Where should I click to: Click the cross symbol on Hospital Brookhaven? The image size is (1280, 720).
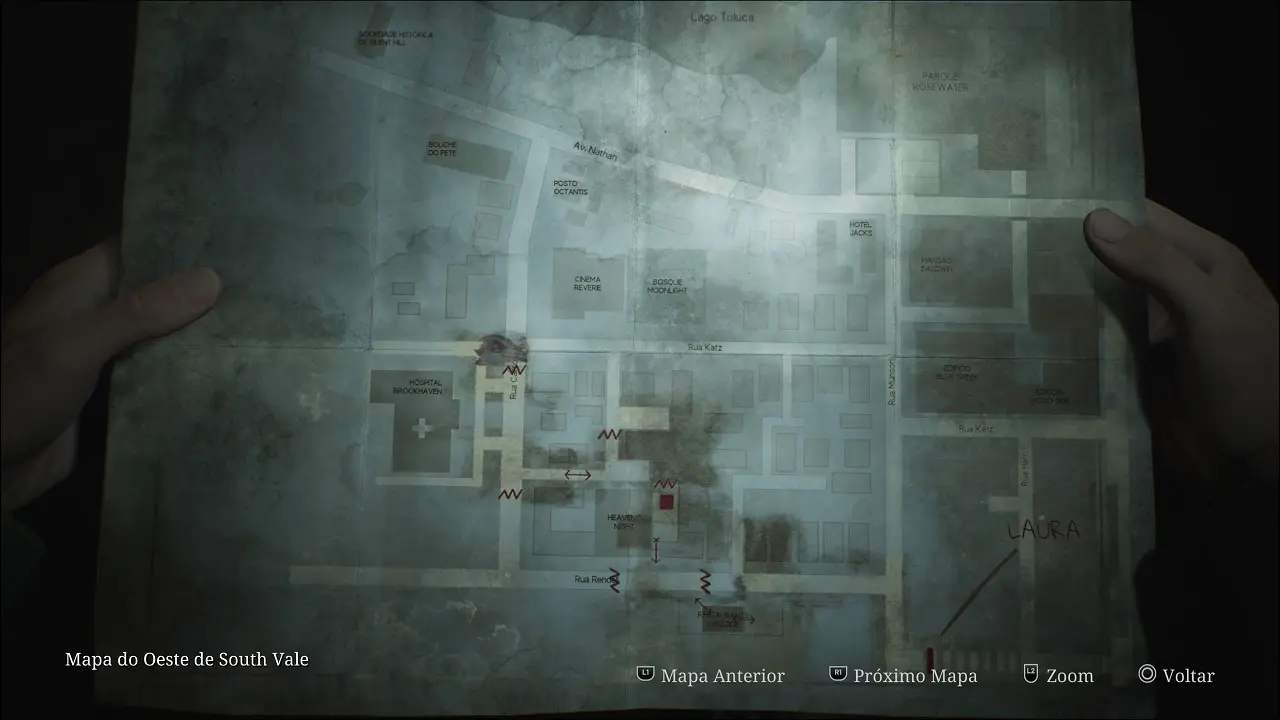[x=422, y=428]
